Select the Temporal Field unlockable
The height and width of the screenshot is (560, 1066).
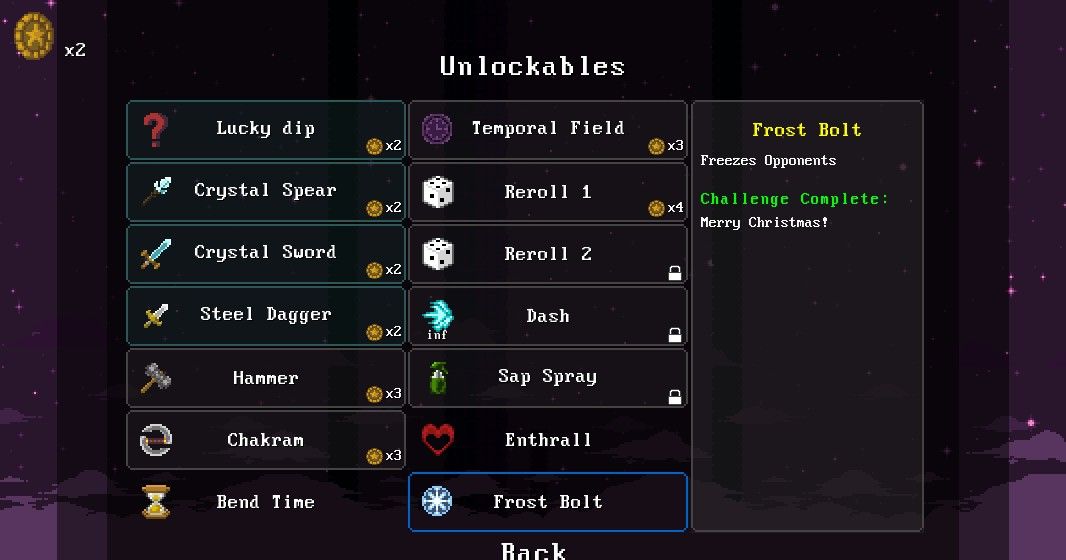(x=547, y=129)
